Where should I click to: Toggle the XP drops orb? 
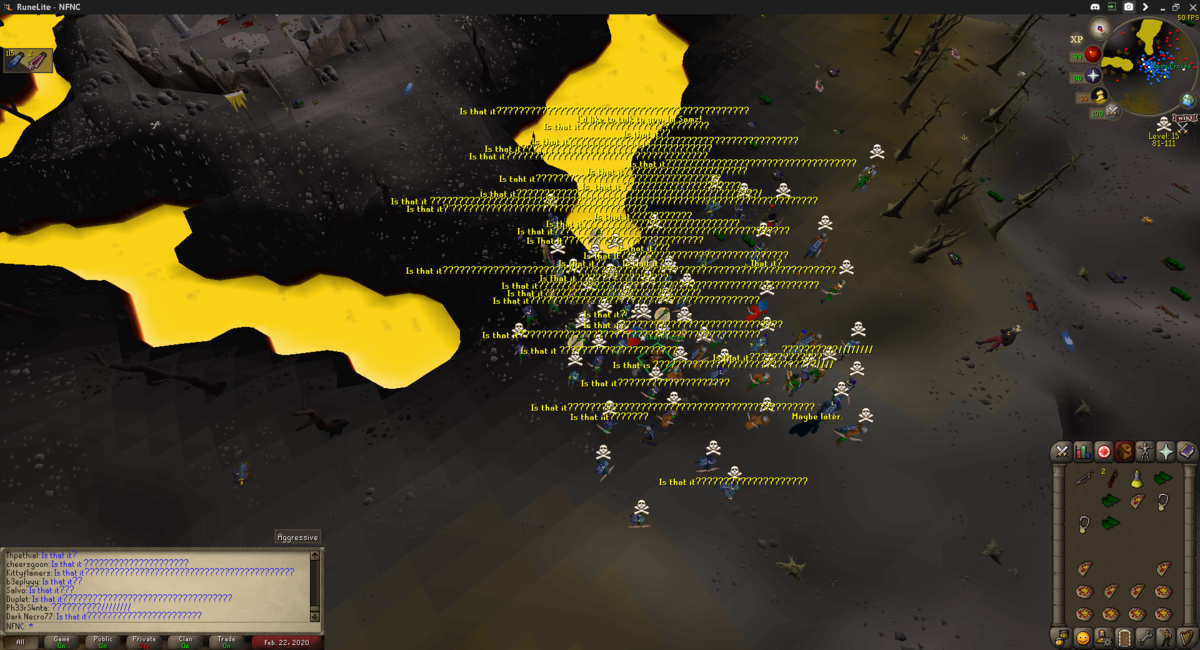click(1077, 39)
